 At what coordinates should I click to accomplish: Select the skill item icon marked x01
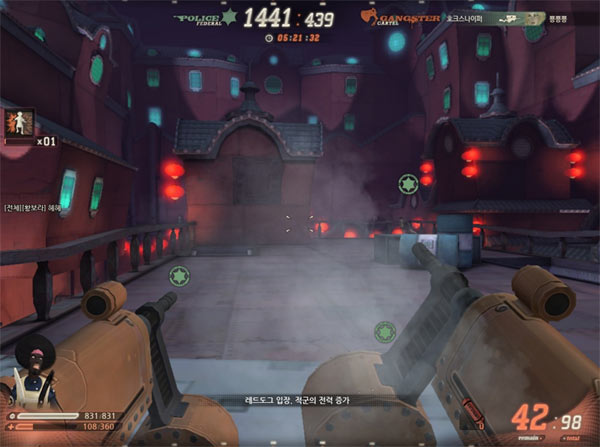tap(20, 123)
